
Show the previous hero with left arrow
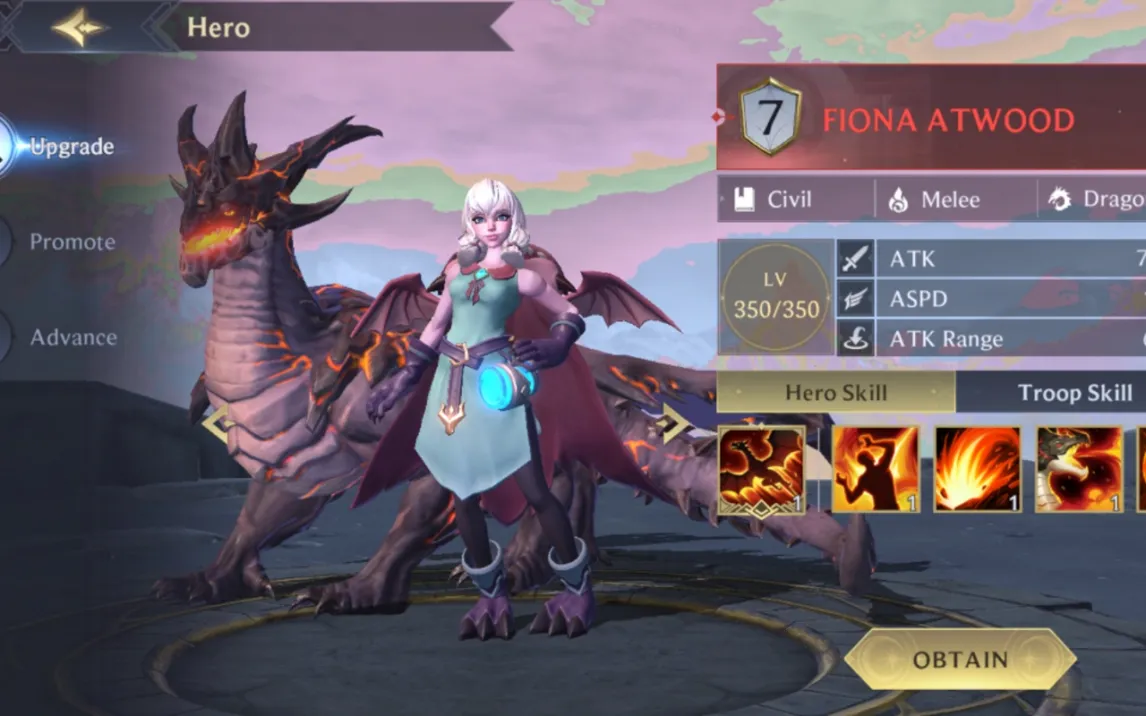pyautogui.click(x=217, y=424)
